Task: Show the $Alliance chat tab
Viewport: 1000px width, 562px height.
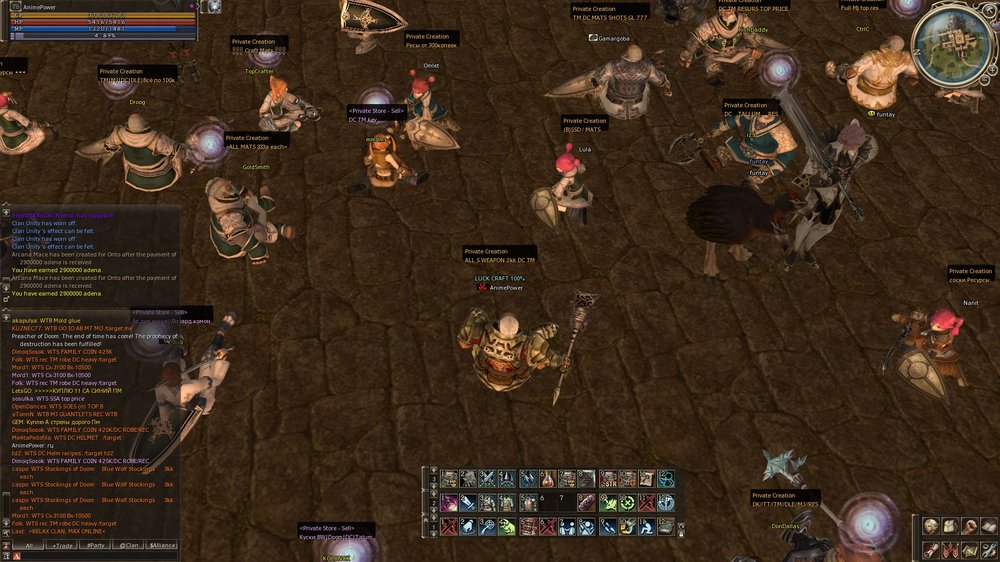Action: (162, 545)
